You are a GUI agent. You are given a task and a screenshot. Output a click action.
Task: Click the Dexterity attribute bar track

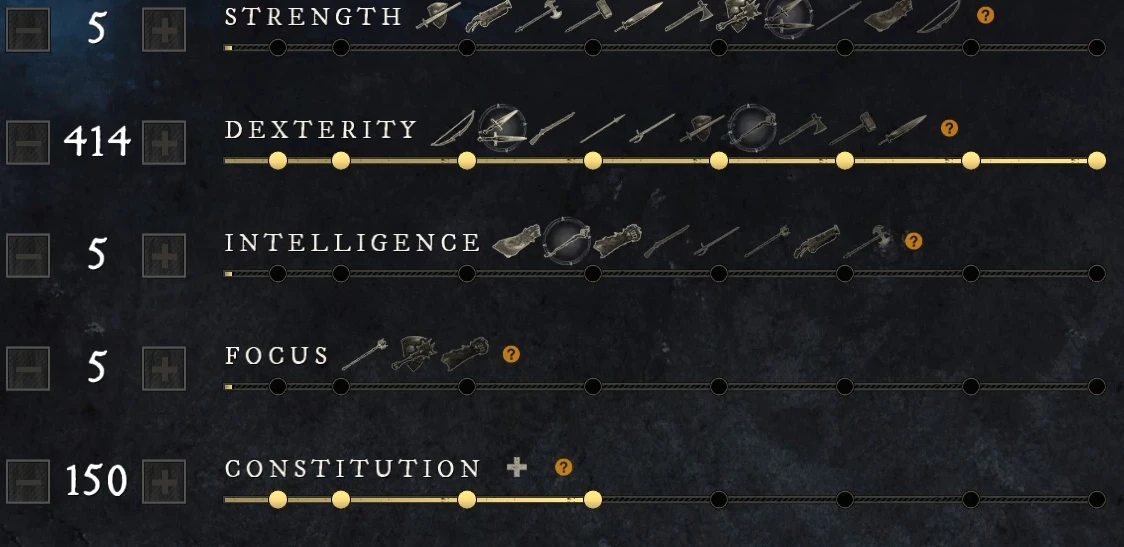click(655, 160)
